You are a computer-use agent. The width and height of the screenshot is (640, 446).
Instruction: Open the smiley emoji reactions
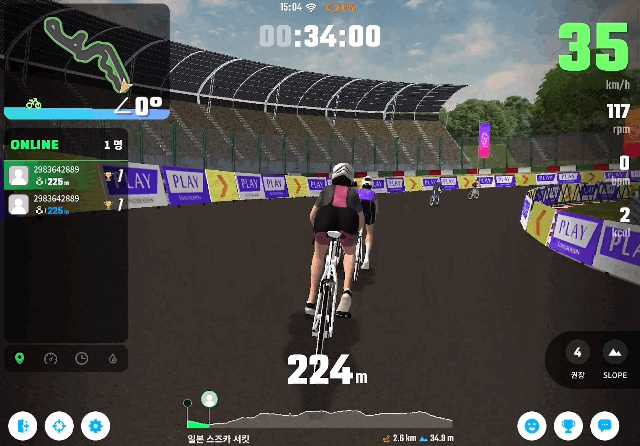[x=531, y=425]
